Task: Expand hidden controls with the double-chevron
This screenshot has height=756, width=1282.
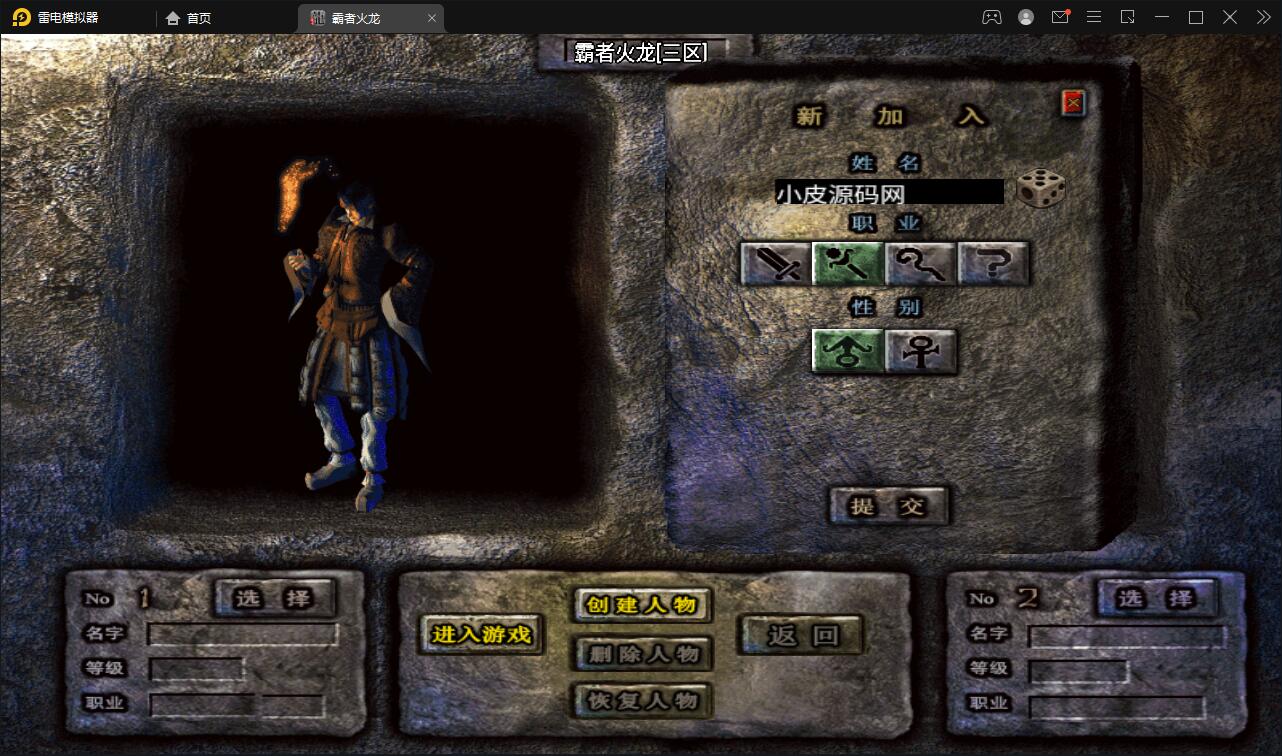Action: pyautogui.click(x=1262, y=16)
